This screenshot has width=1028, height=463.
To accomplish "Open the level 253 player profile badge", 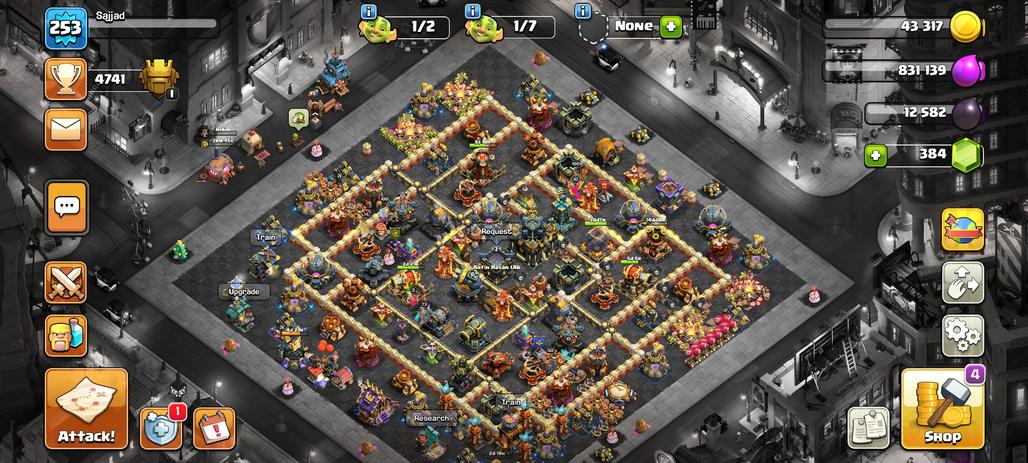I will [62, 28].
